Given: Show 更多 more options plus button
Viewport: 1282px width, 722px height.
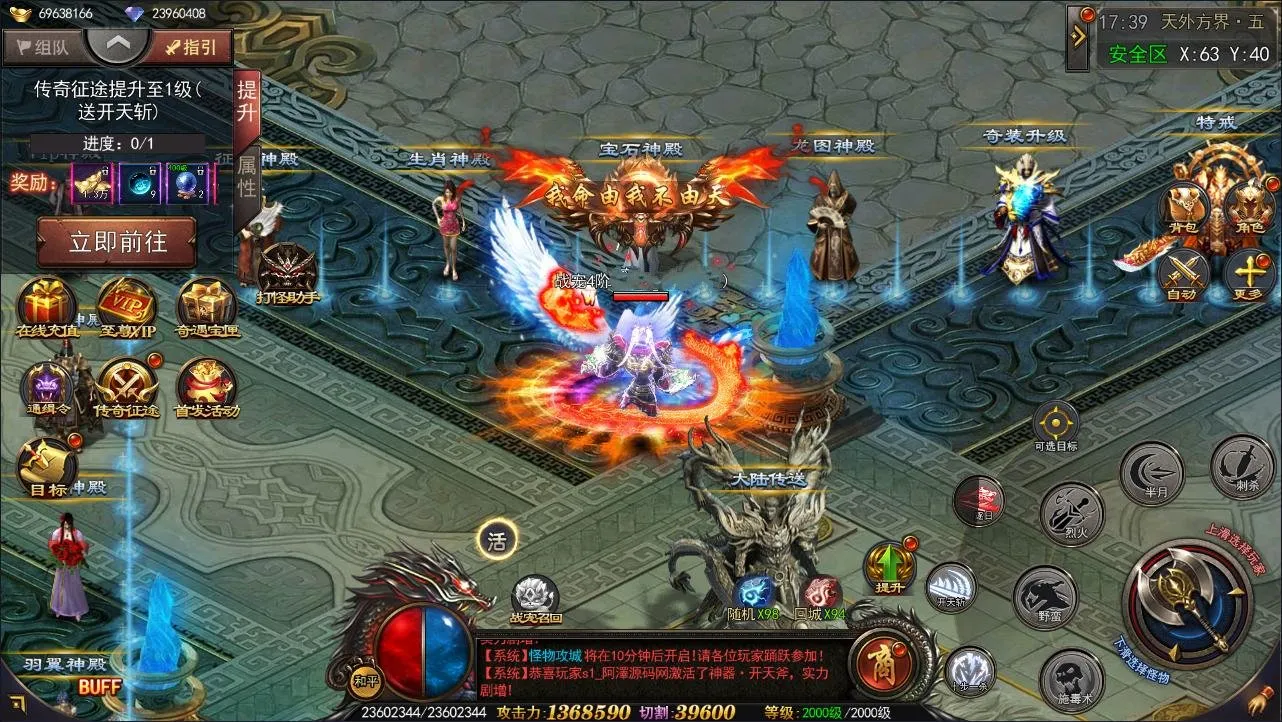Looking at the screenshot, I should pos(1248,272).
